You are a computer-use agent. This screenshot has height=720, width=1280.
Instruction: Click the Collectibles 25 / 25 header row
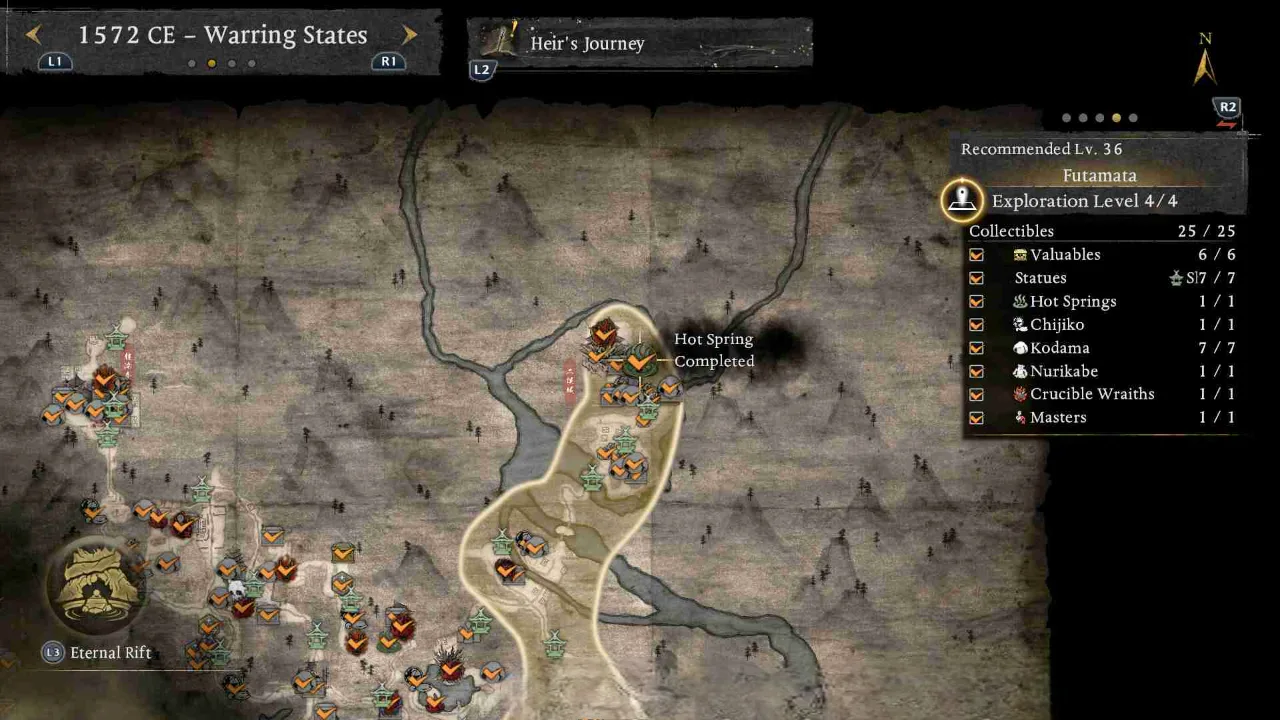(1102, 231)
